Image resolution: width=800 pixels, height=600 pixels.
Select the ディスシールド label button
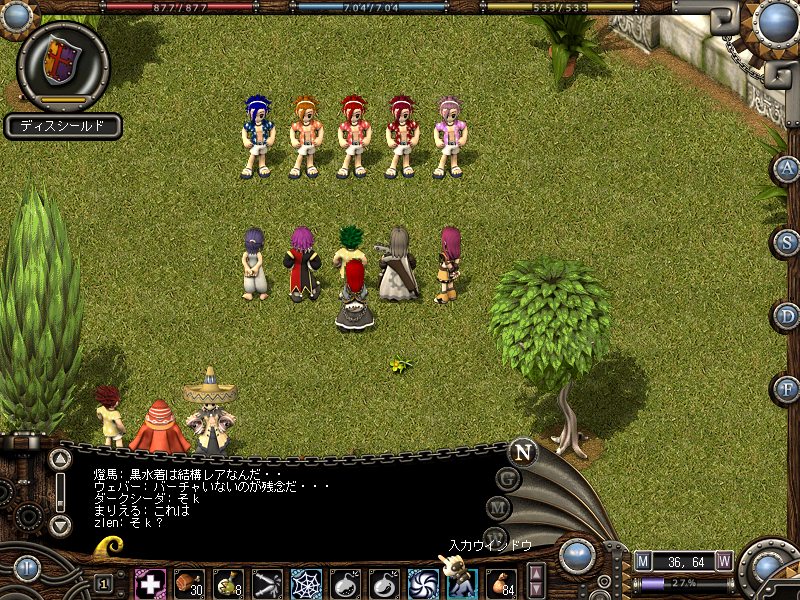point(63,127)
